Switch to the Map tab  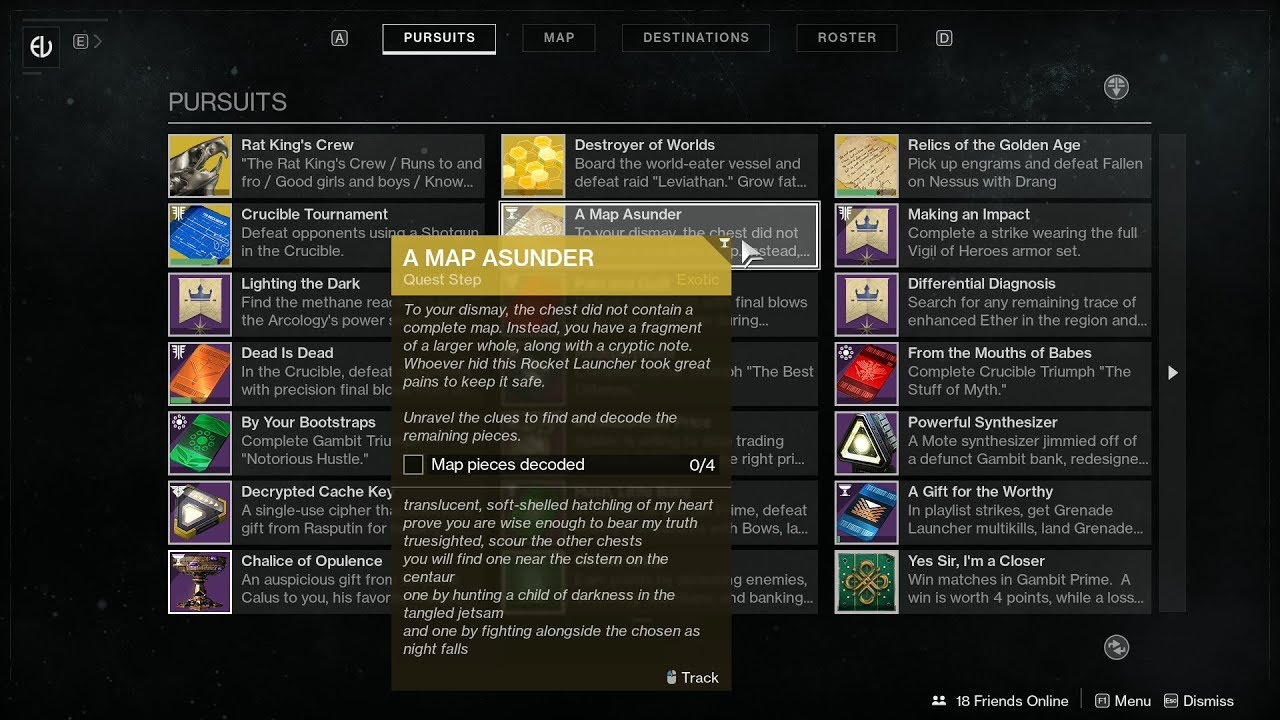(x=558, y=37)
